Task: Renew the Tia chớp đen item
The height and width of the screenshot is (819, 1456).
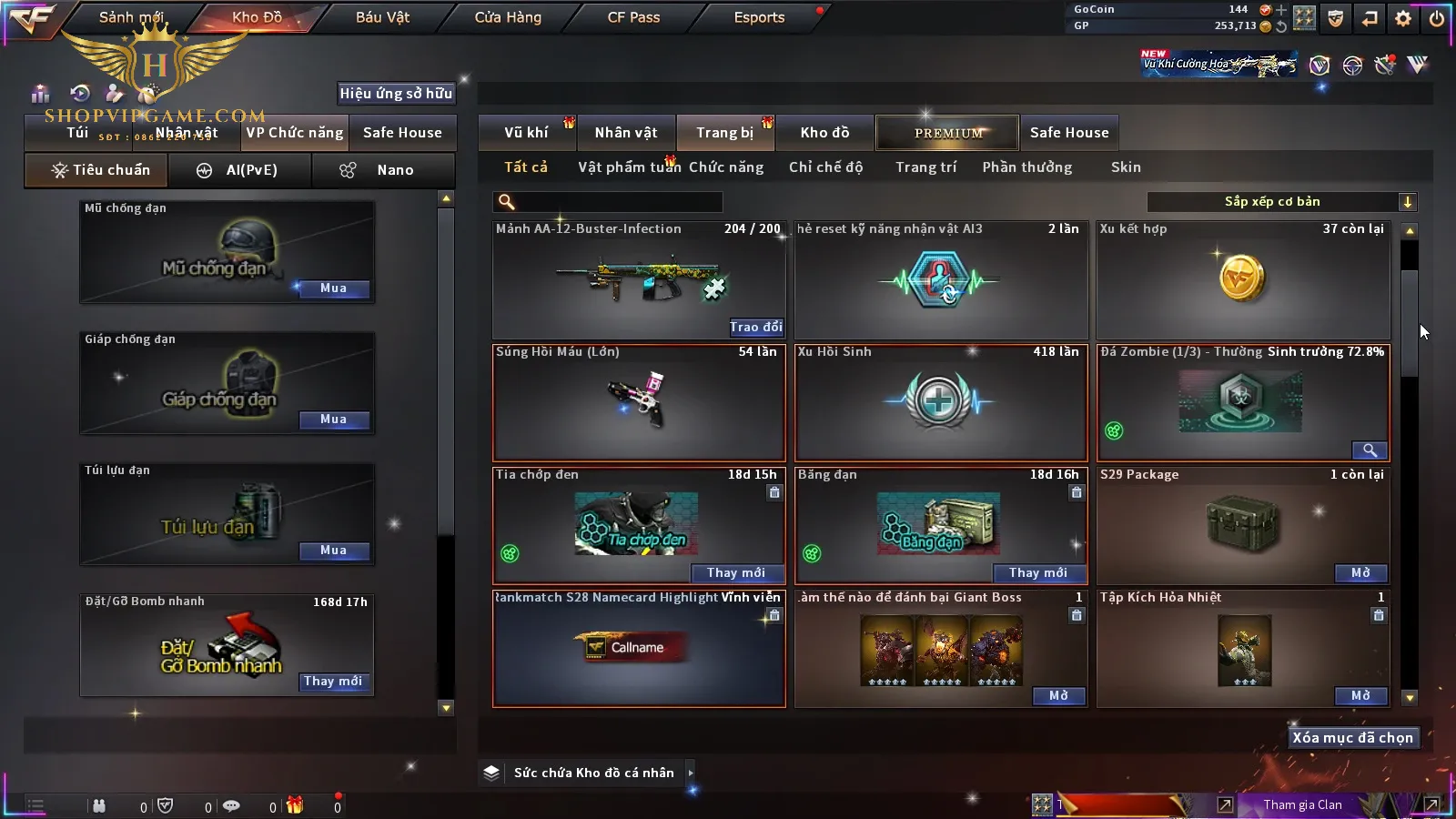Action: pyautogui.click(x=735, y=572)
